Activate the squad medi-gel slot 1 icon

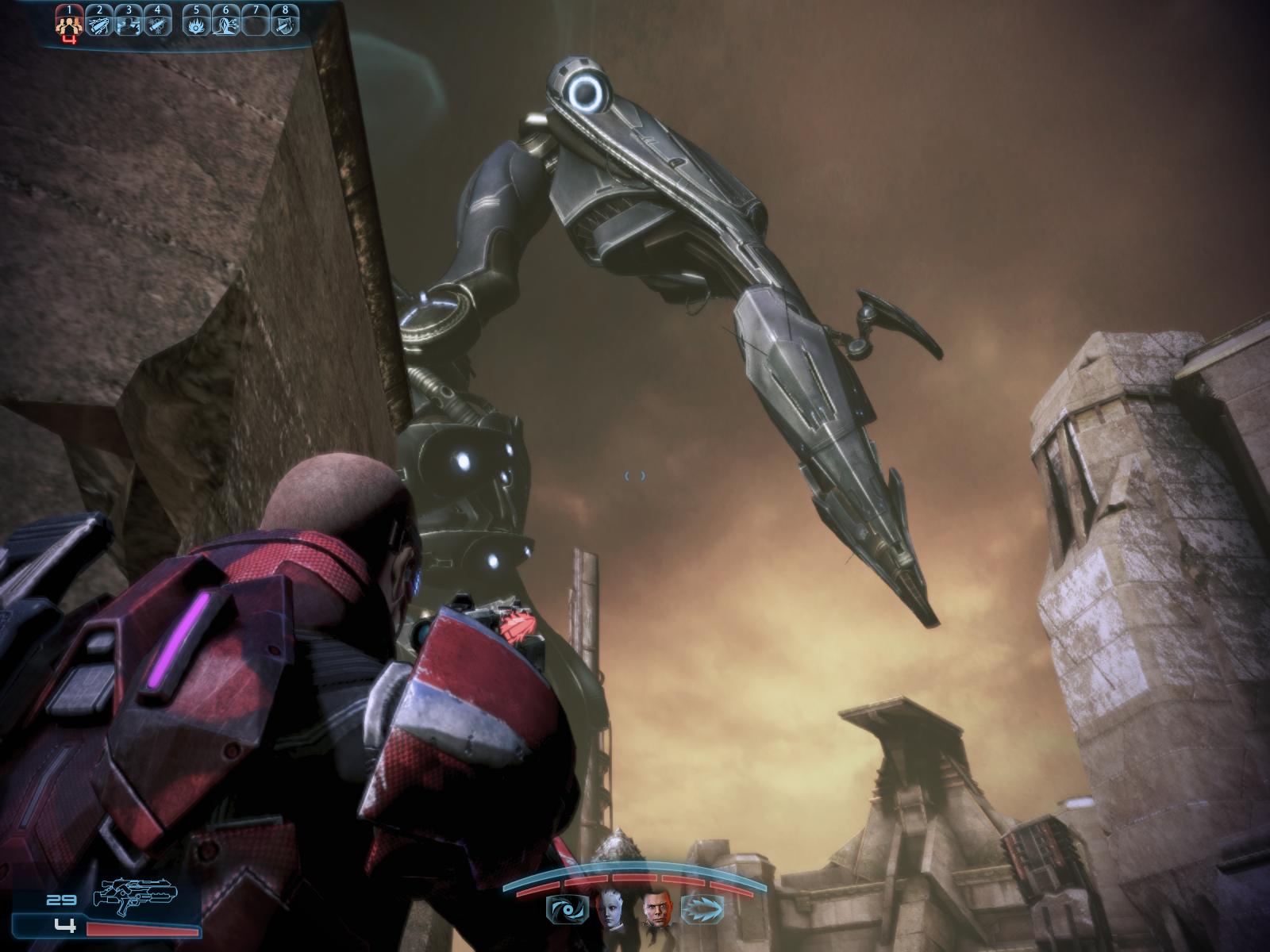[70, 22]
